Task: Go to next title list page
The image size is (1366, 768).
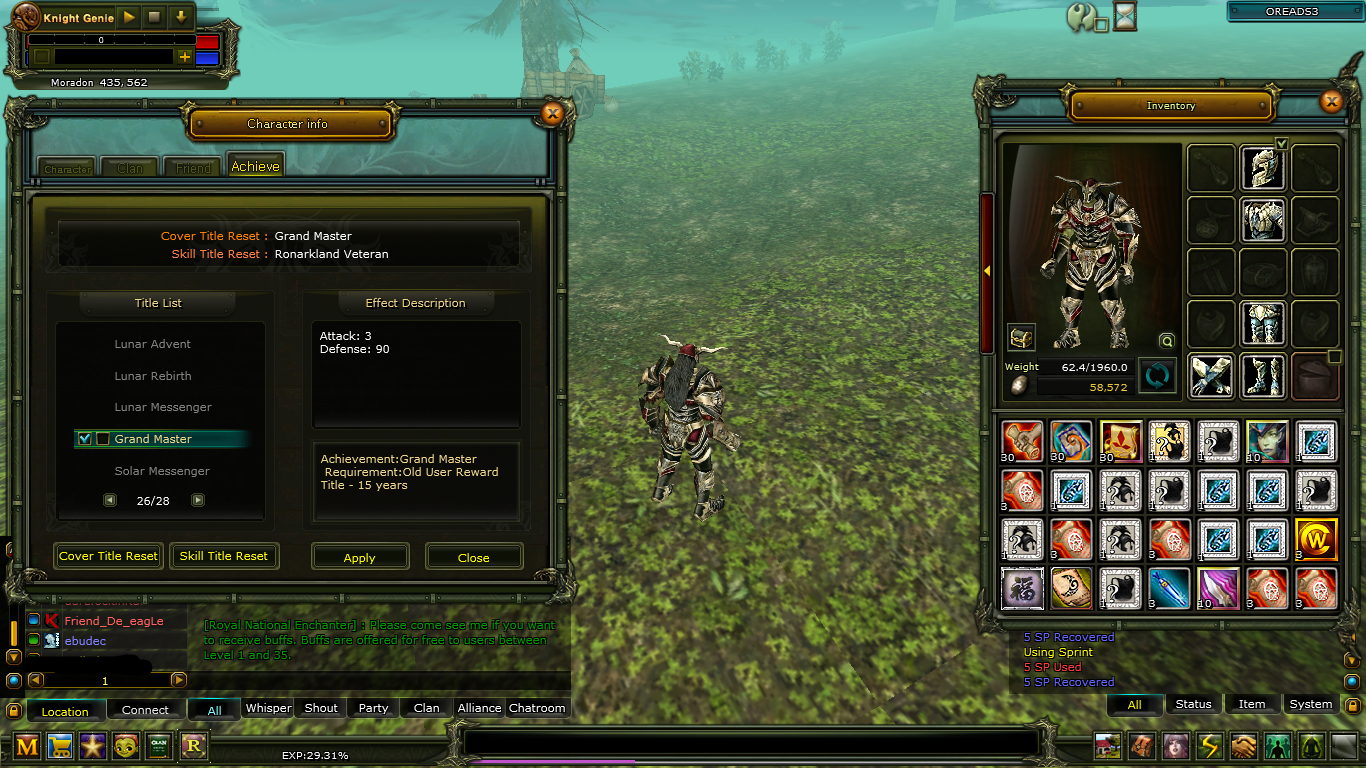Action: (x=198, y=500)
